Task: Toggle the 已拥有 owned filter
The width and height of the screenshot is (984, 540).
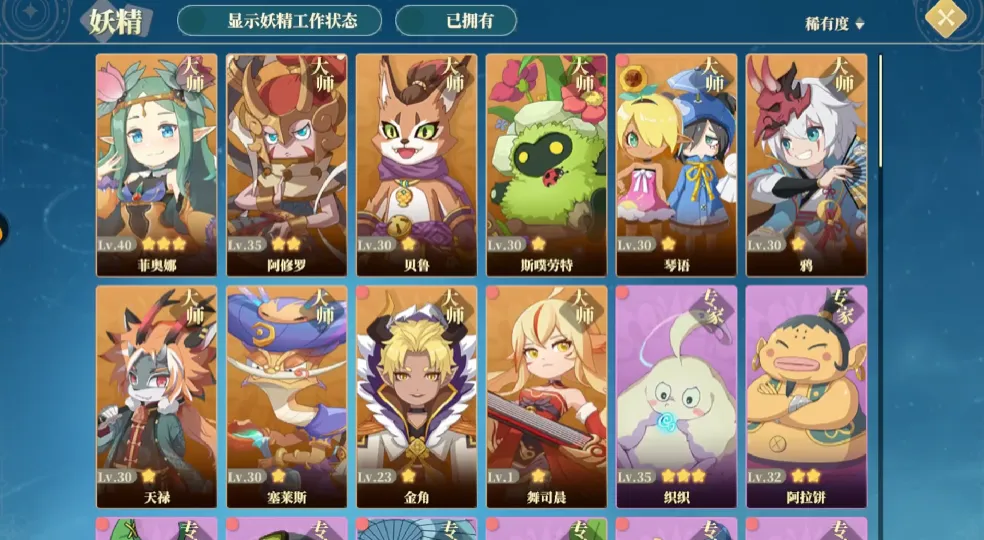Action: point(456,21)
